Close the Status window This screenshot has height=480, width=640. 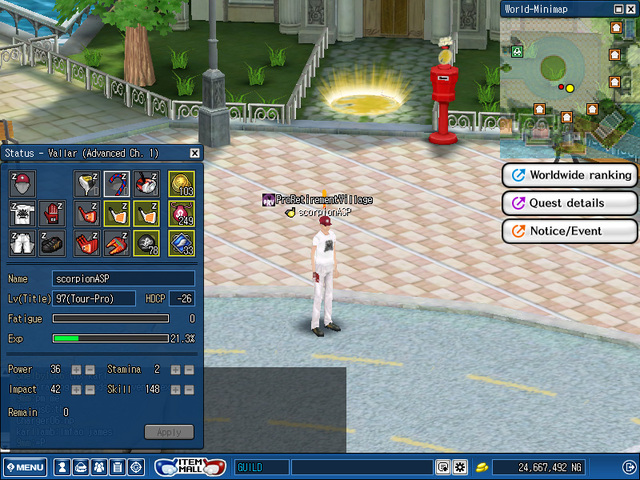195,153
